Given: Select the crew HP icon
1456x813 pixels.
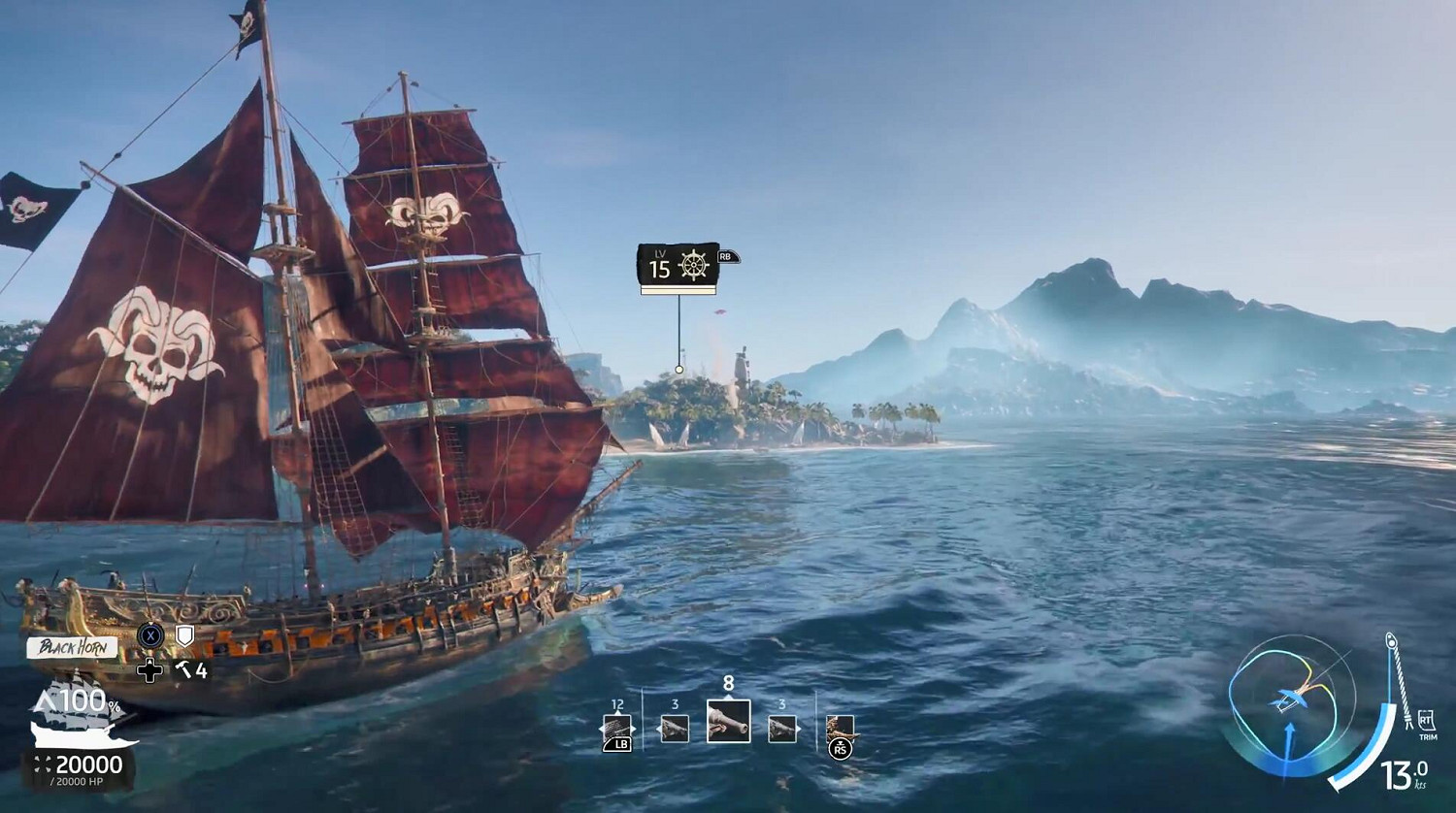Looking at the screenshot, I should pos(42,764).
